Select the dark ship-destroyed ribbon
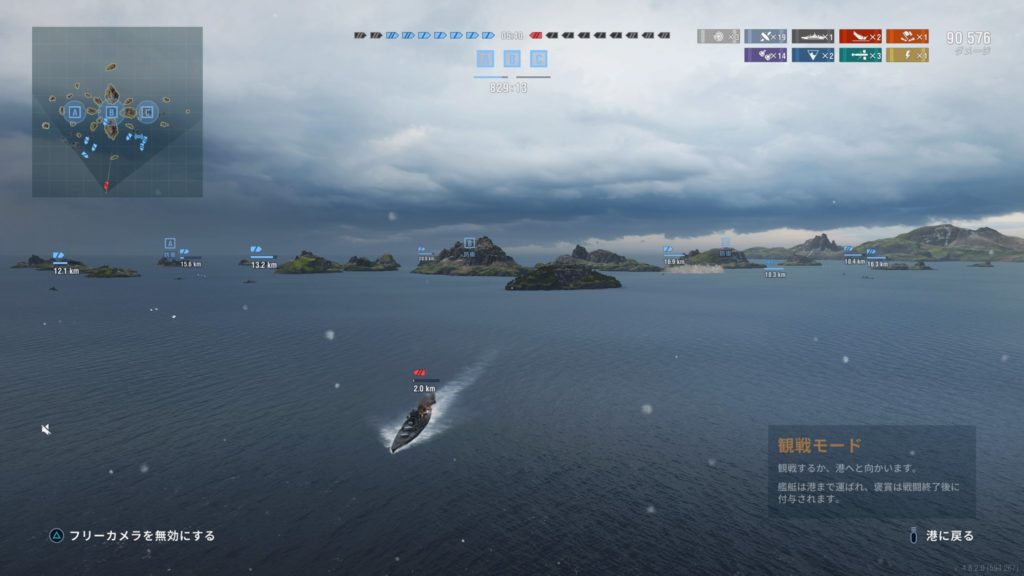 (x=812, y=37)
